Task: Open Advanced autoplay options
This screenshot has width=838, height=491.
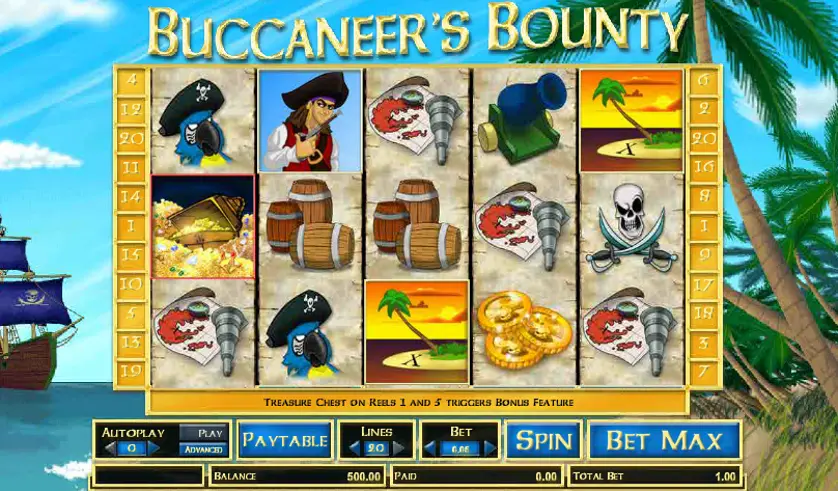Action: point(203,449)
